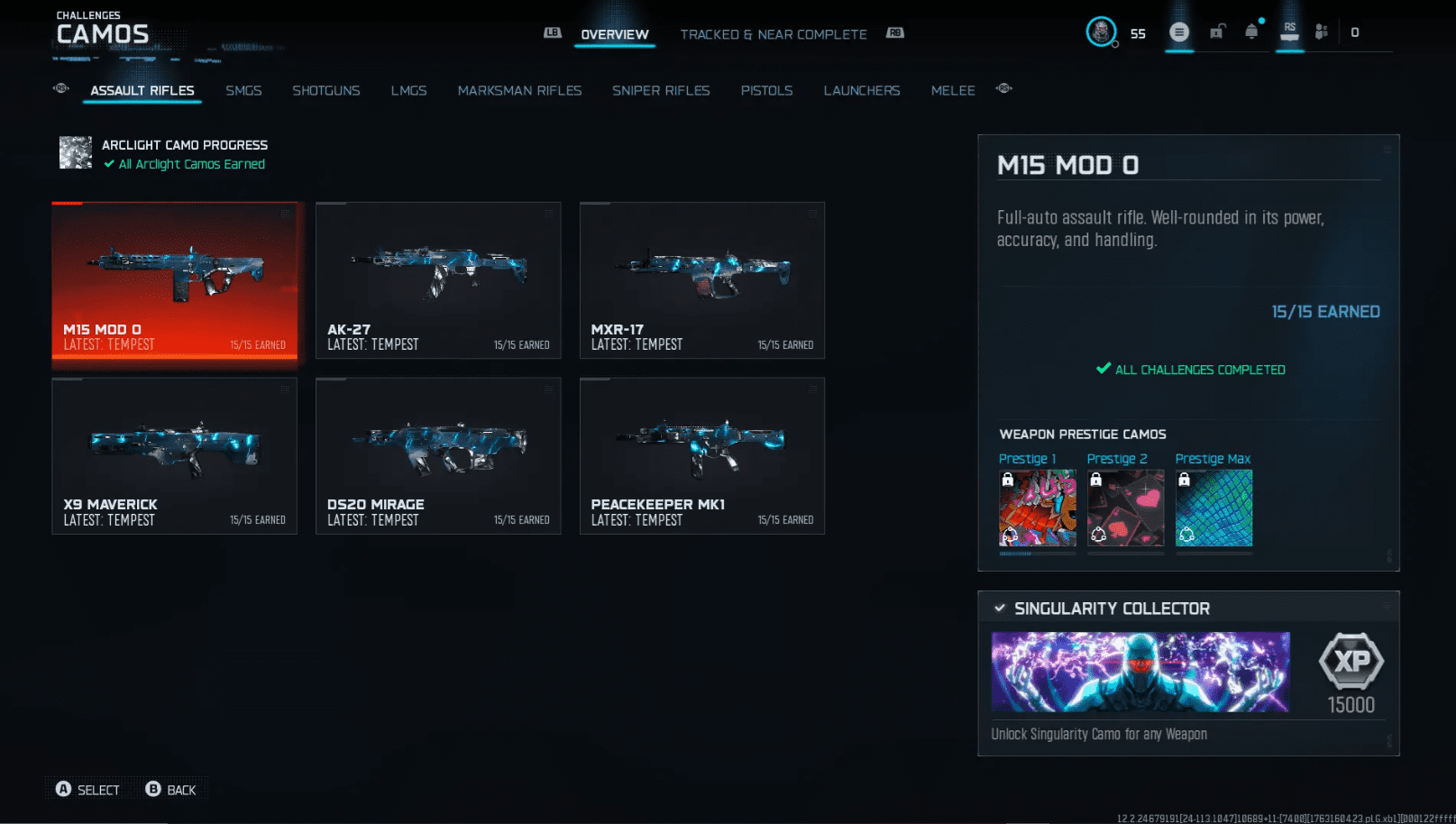Click the Select prompt at the bottom
The height and width of the screenshot is (824, 1456).
tap(87, 789)
